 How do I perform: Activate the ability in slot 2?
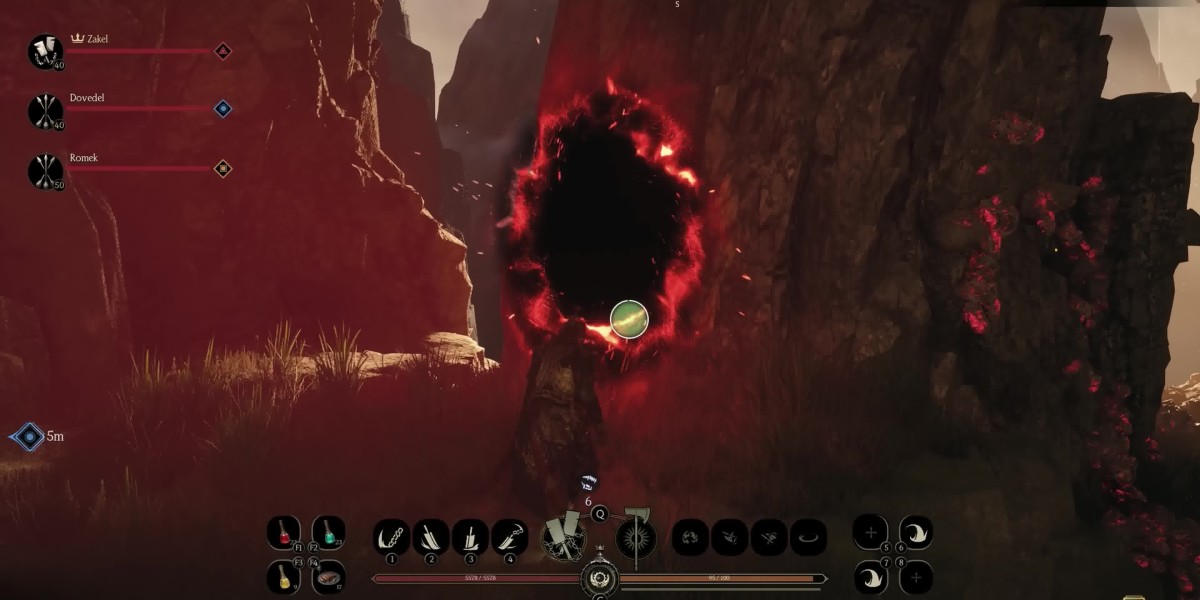click(431, 537)
